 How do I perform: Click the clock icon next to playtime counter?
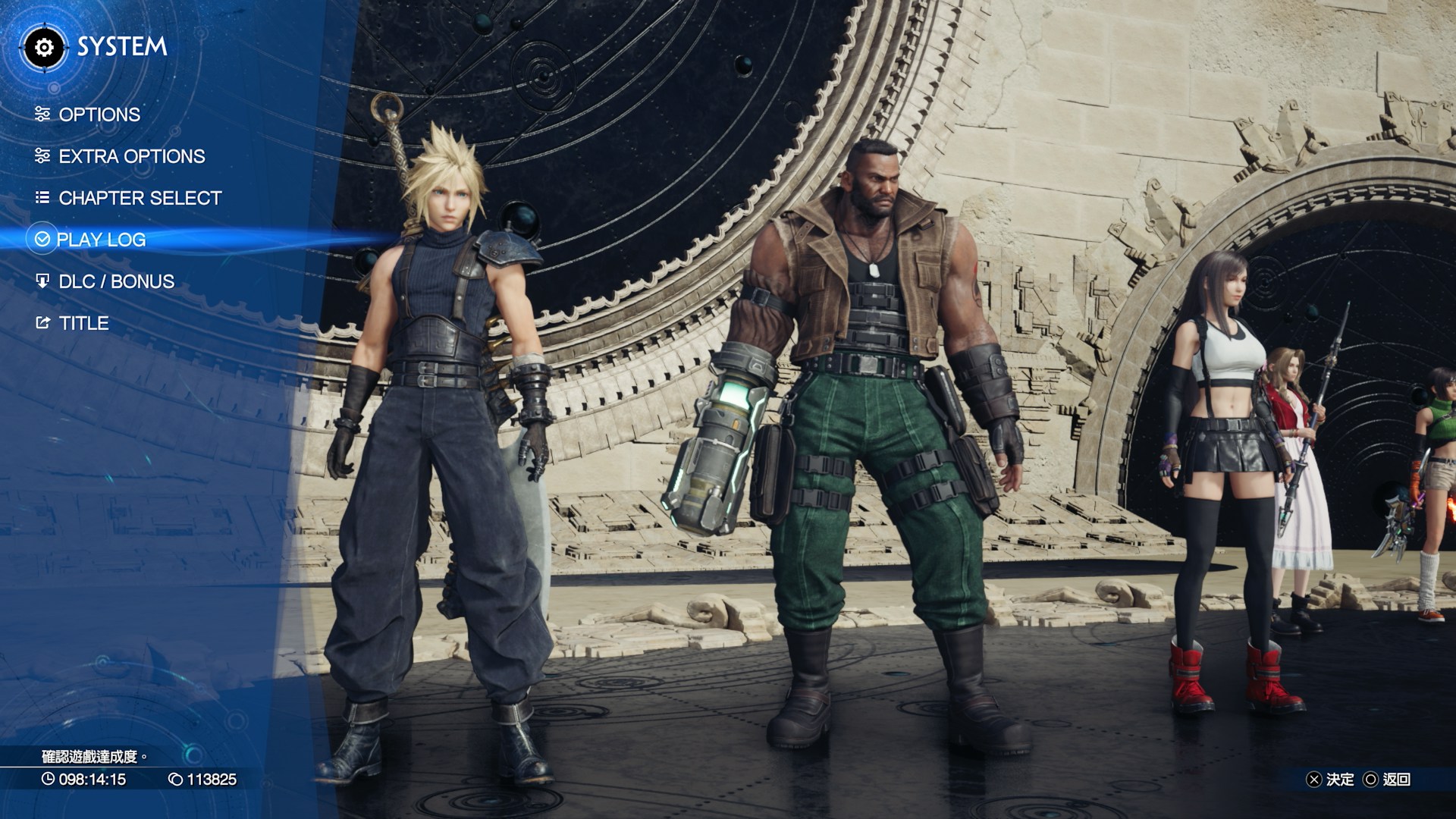47,778
